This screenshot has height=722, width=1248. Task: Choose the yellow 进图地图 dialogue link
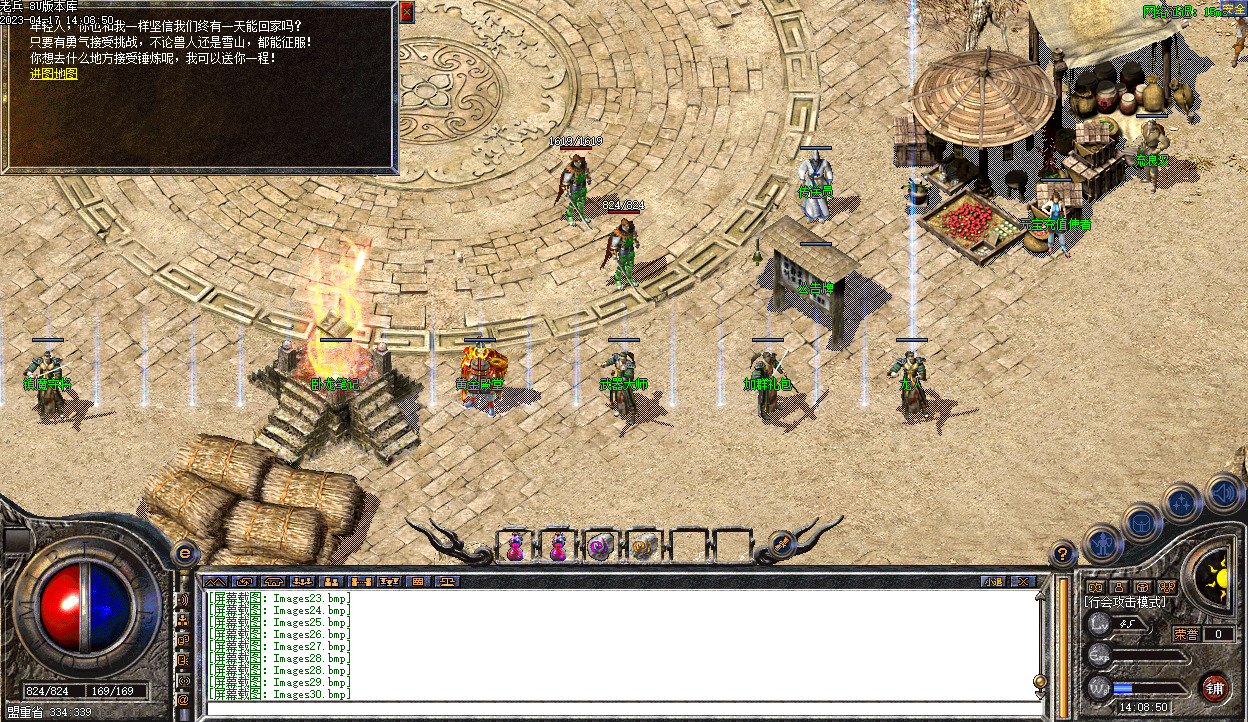pyautogui.click(x=54, y=73)
